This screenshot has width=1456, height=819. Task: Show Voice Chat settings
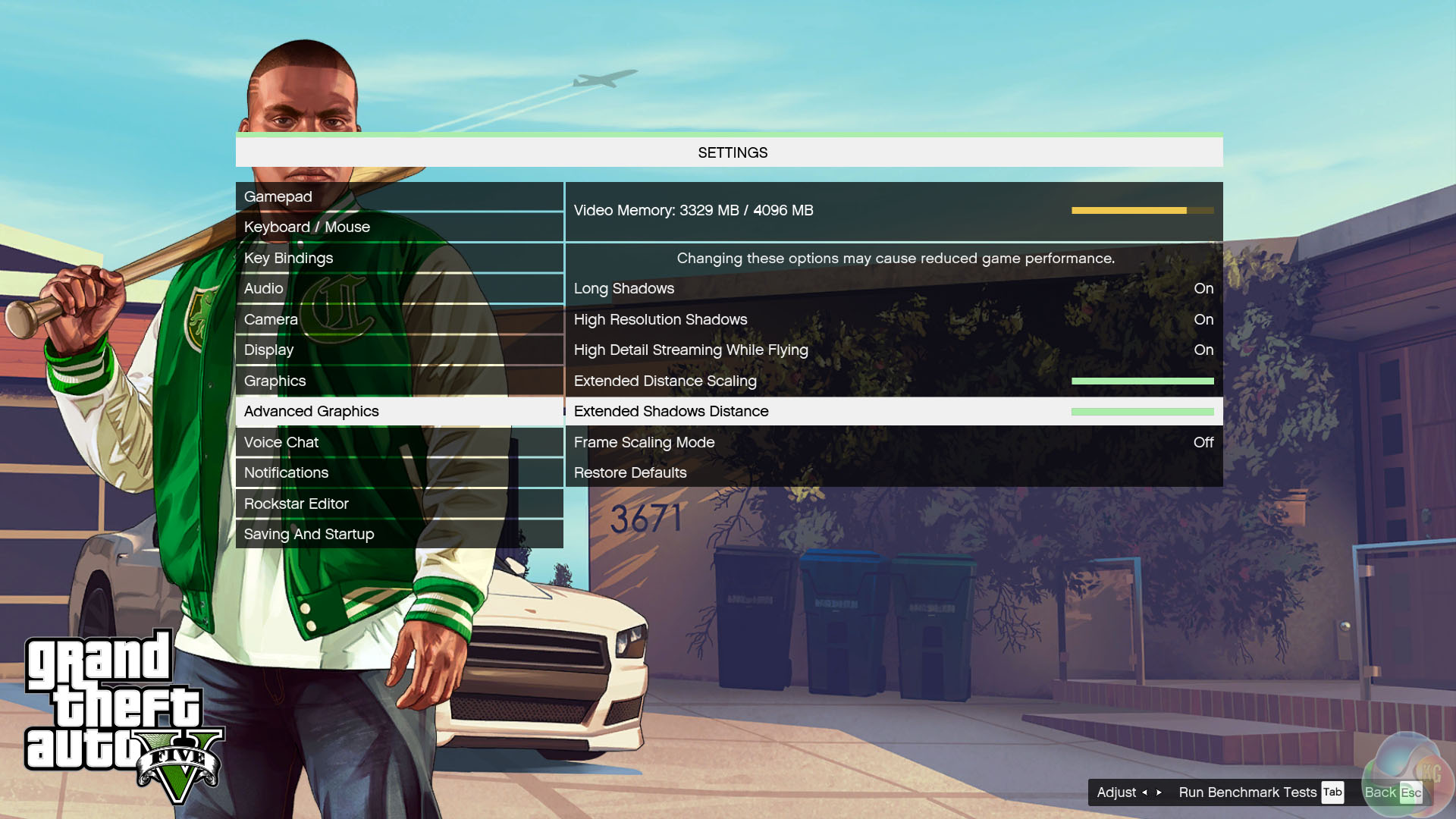(x=399, y=443)
